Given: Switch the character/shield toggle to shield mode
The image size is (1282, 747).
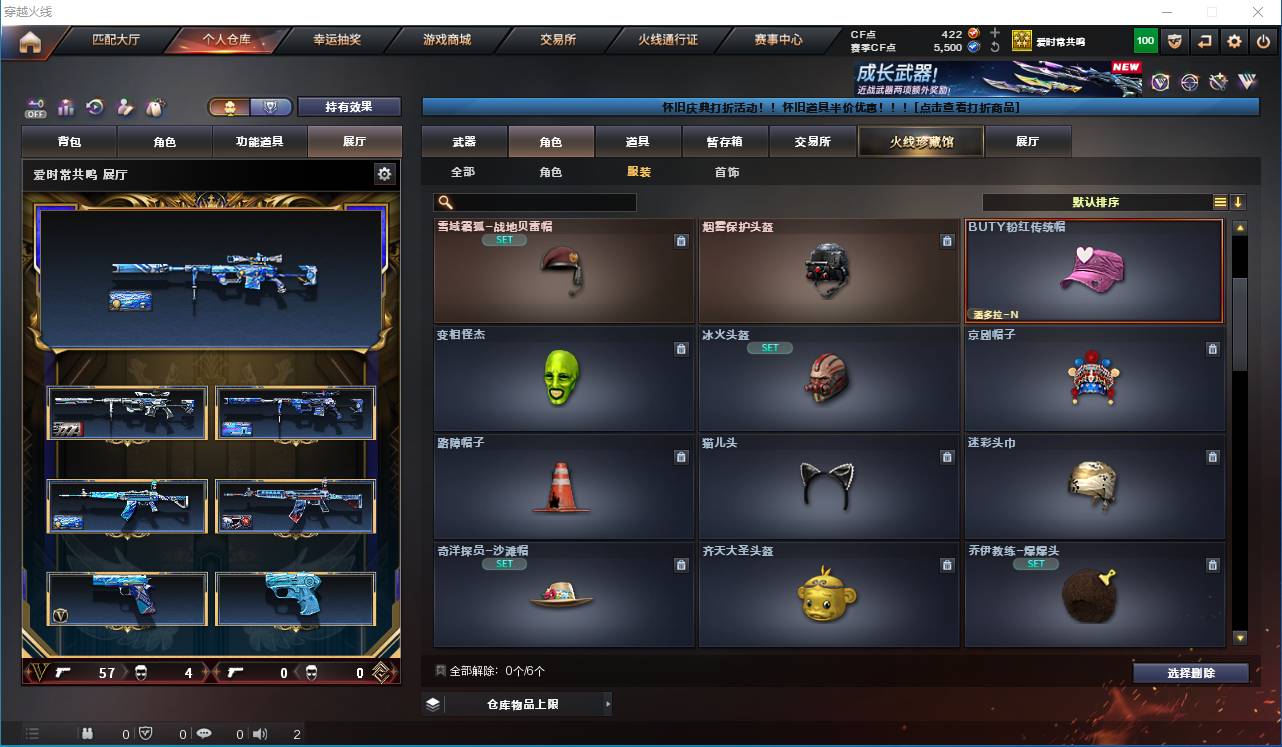Looking at the screenshot, I should click(269, 105).
